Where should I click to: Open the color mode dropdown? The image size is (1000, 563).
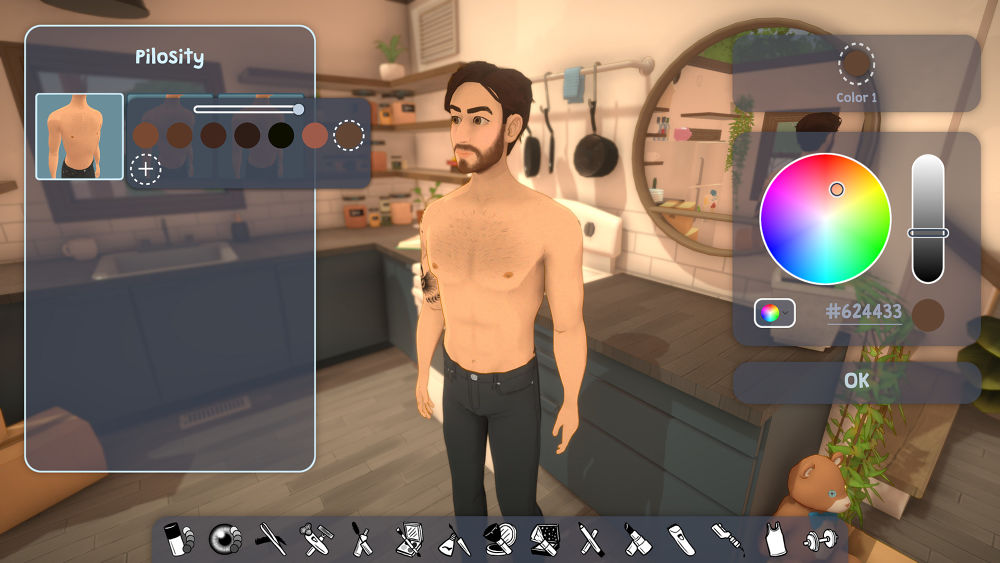pyautogui.click(x=774, y=313)
